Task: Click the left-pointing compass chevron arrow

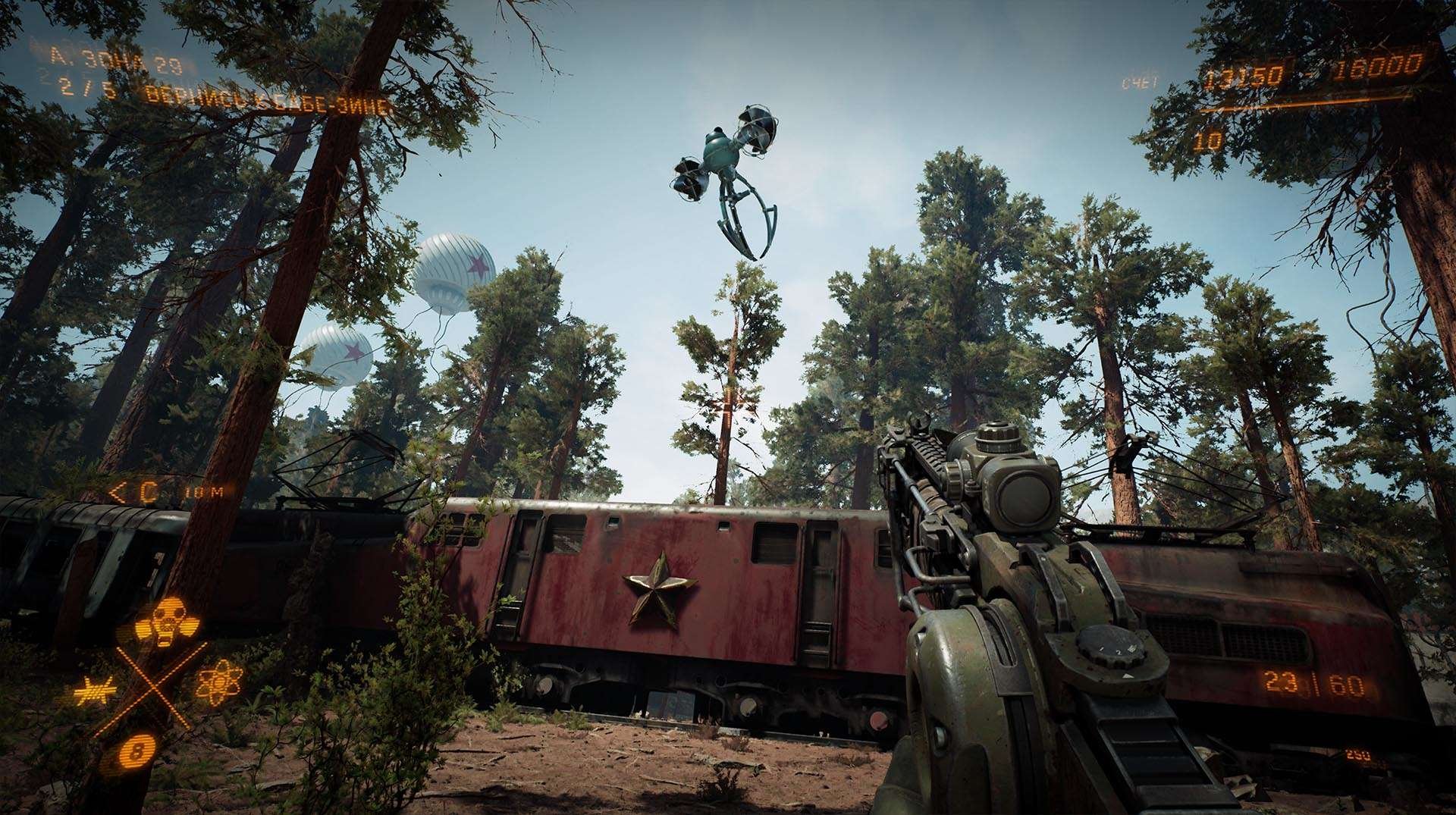Action: 119,489
